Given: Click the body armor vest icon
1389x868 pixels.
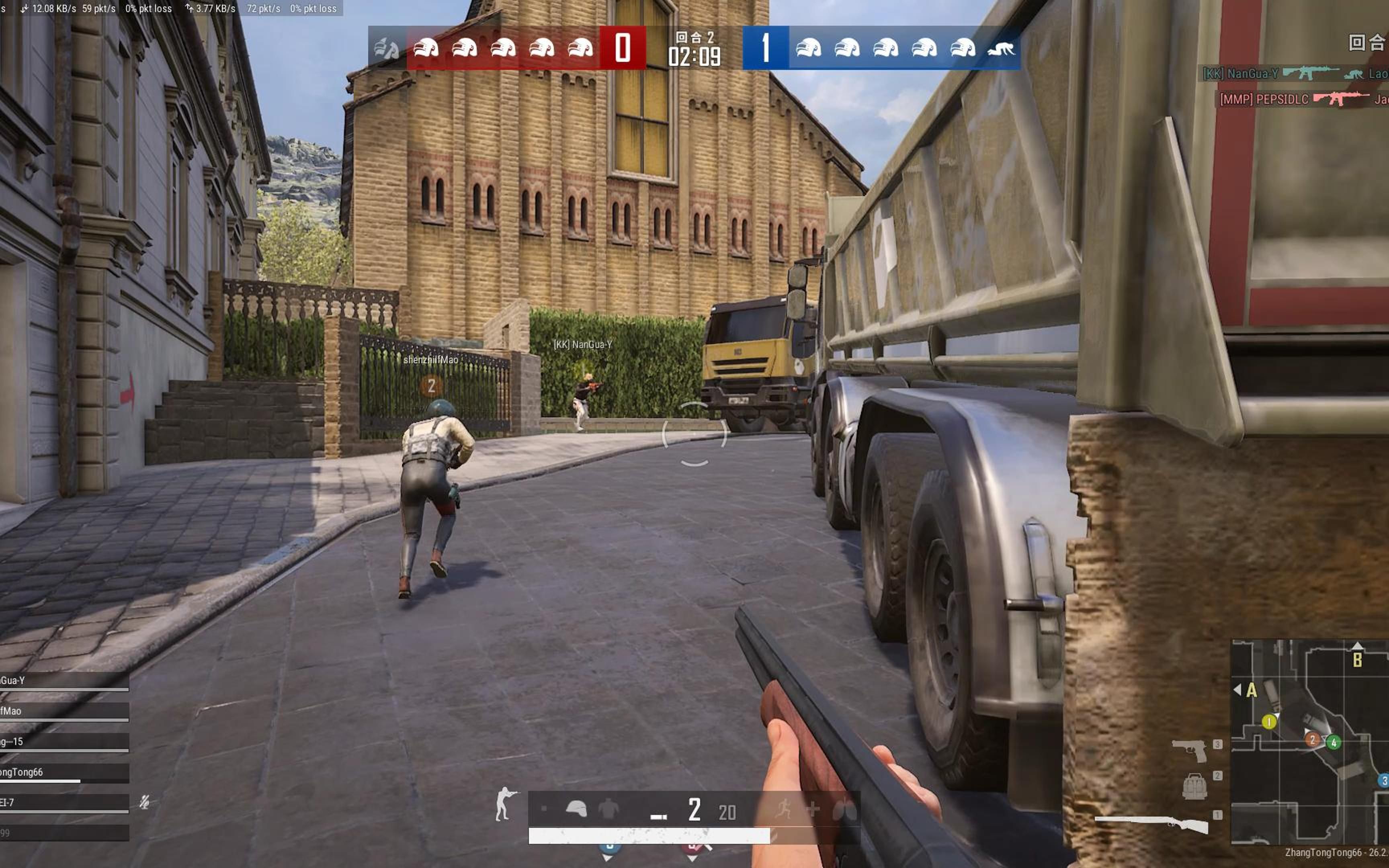Looking at the screenshot, I should pos(608,809).
